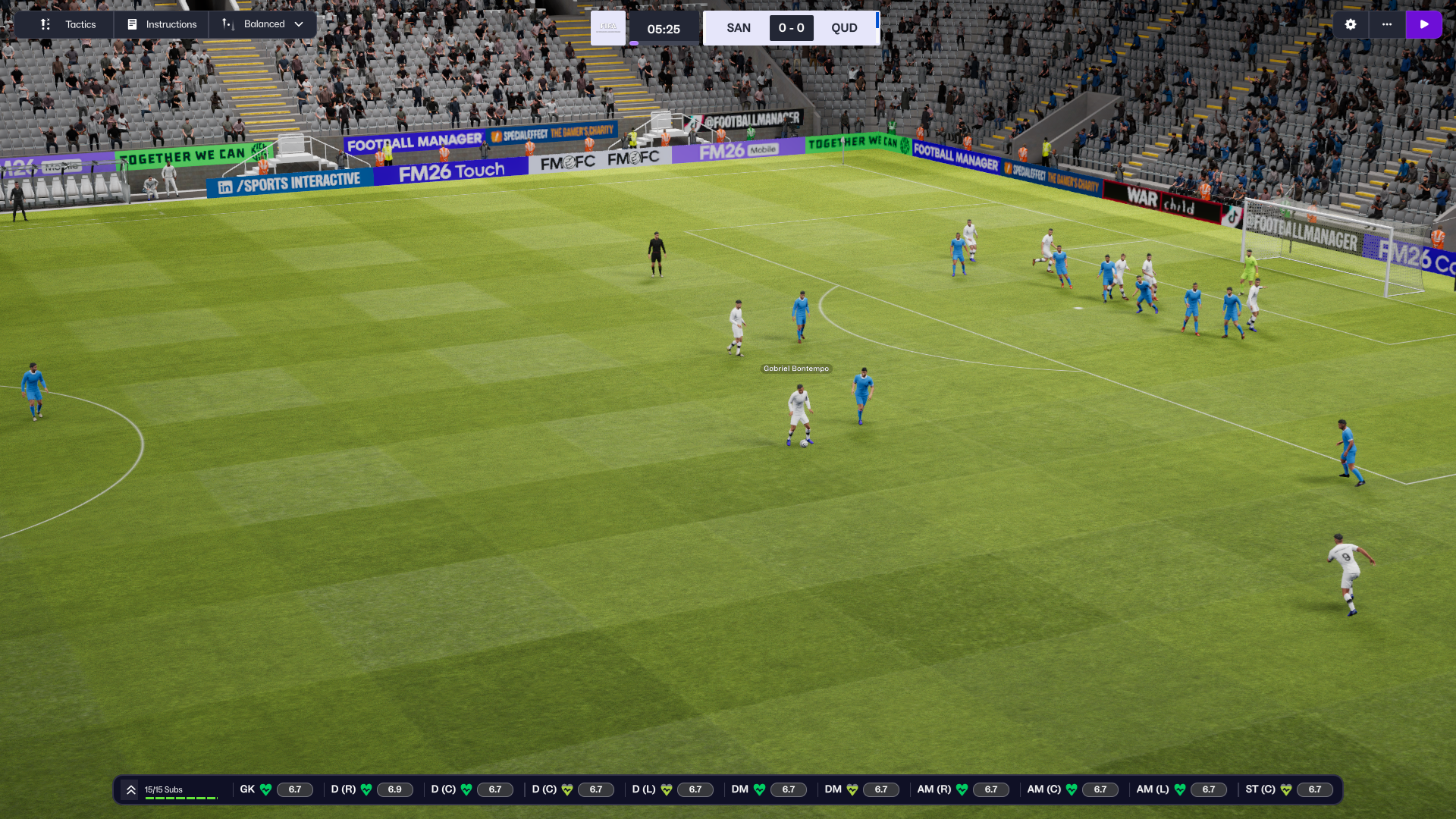Open the Instructions panel

pos(162,24)
